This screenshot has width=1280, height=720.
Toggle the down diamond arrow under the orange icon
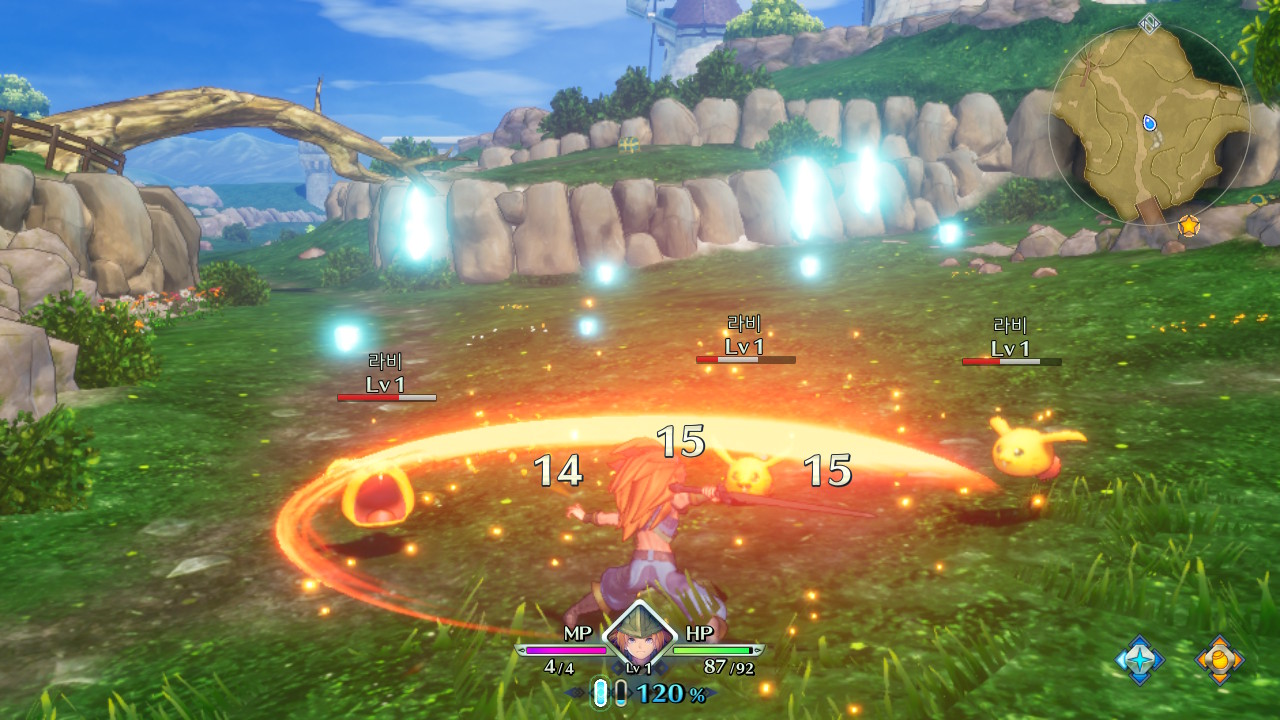tap(1220, 678)
